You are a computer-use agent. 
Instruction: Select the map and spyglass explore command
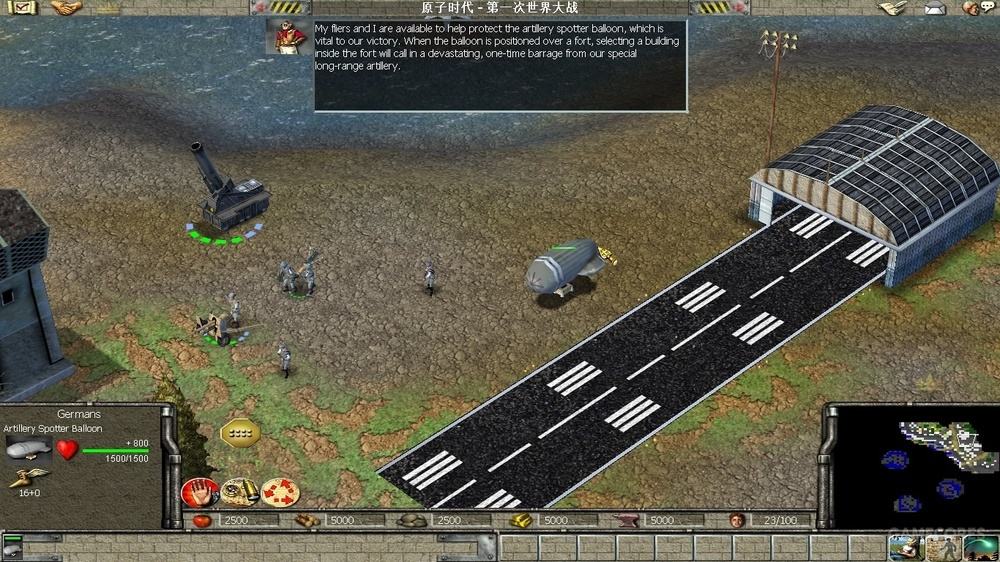(x=239, y=492)
